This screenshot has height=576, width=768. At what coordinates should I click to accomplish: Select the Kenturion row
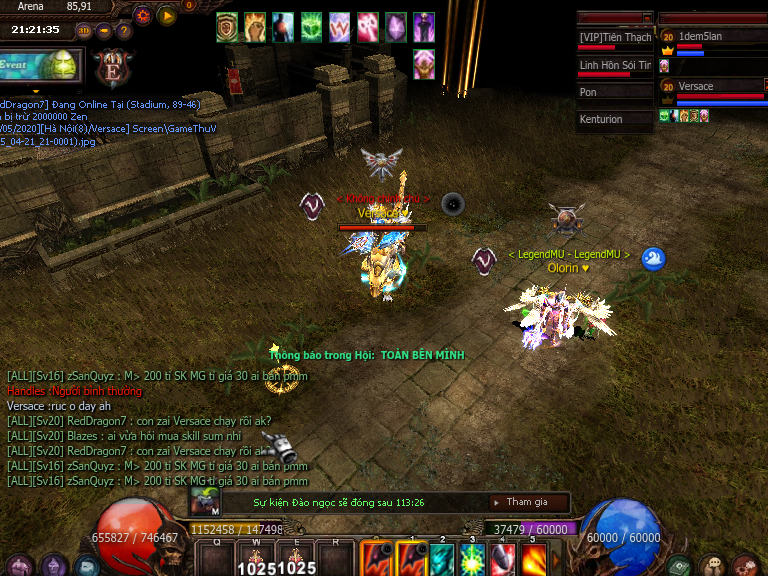coord(615,120)
